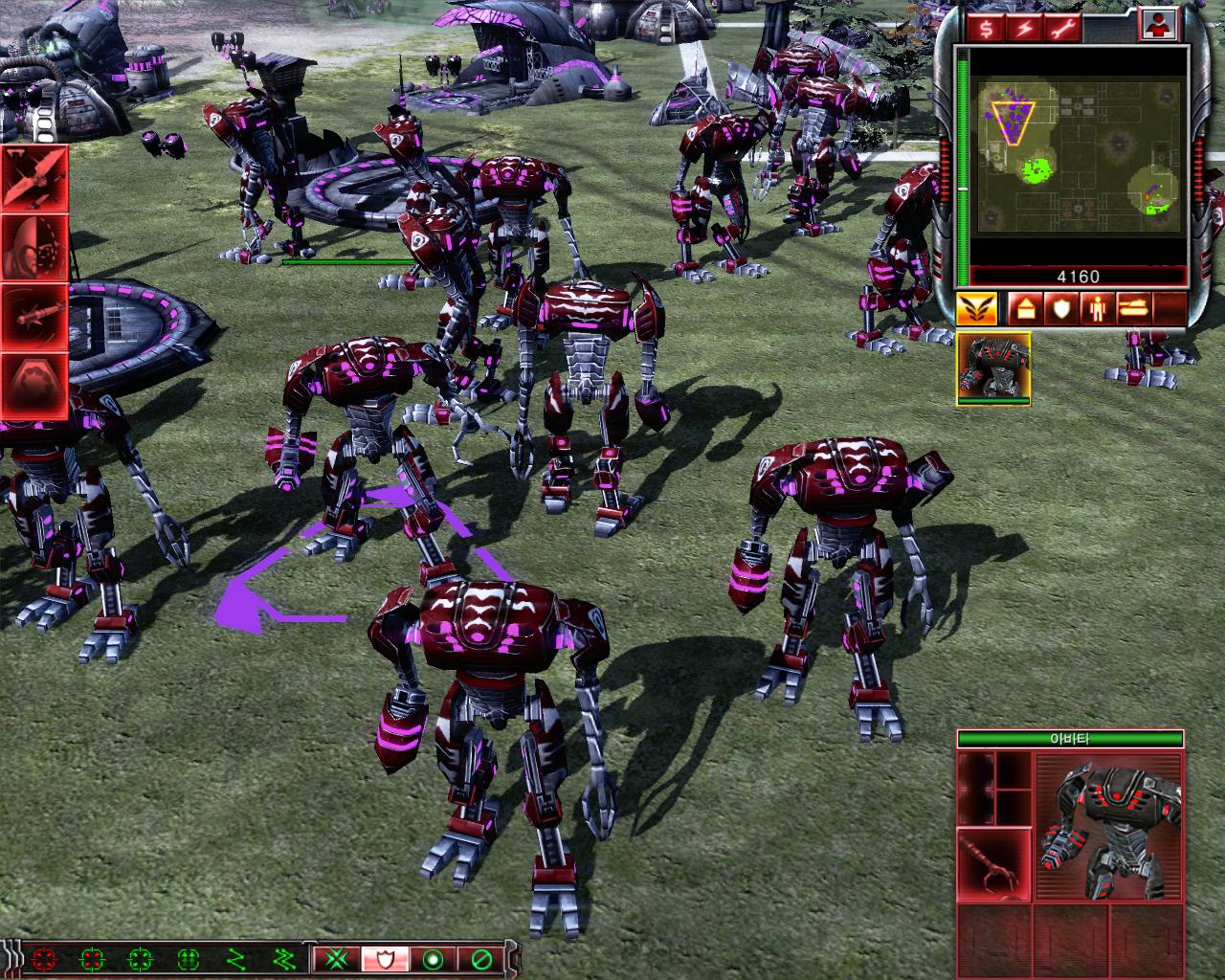Open the Nod production tab icon

point(978,308)
